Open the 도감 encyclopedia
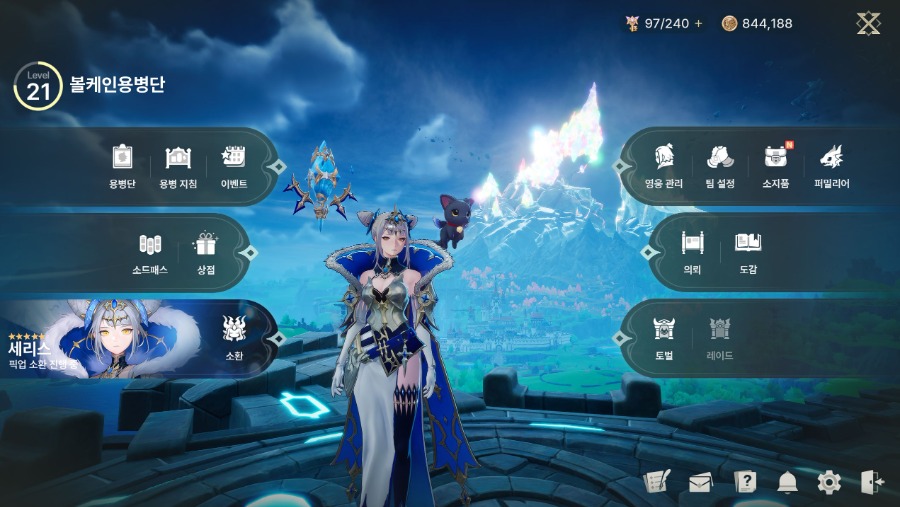900x507 pixels. click(748, 251)
